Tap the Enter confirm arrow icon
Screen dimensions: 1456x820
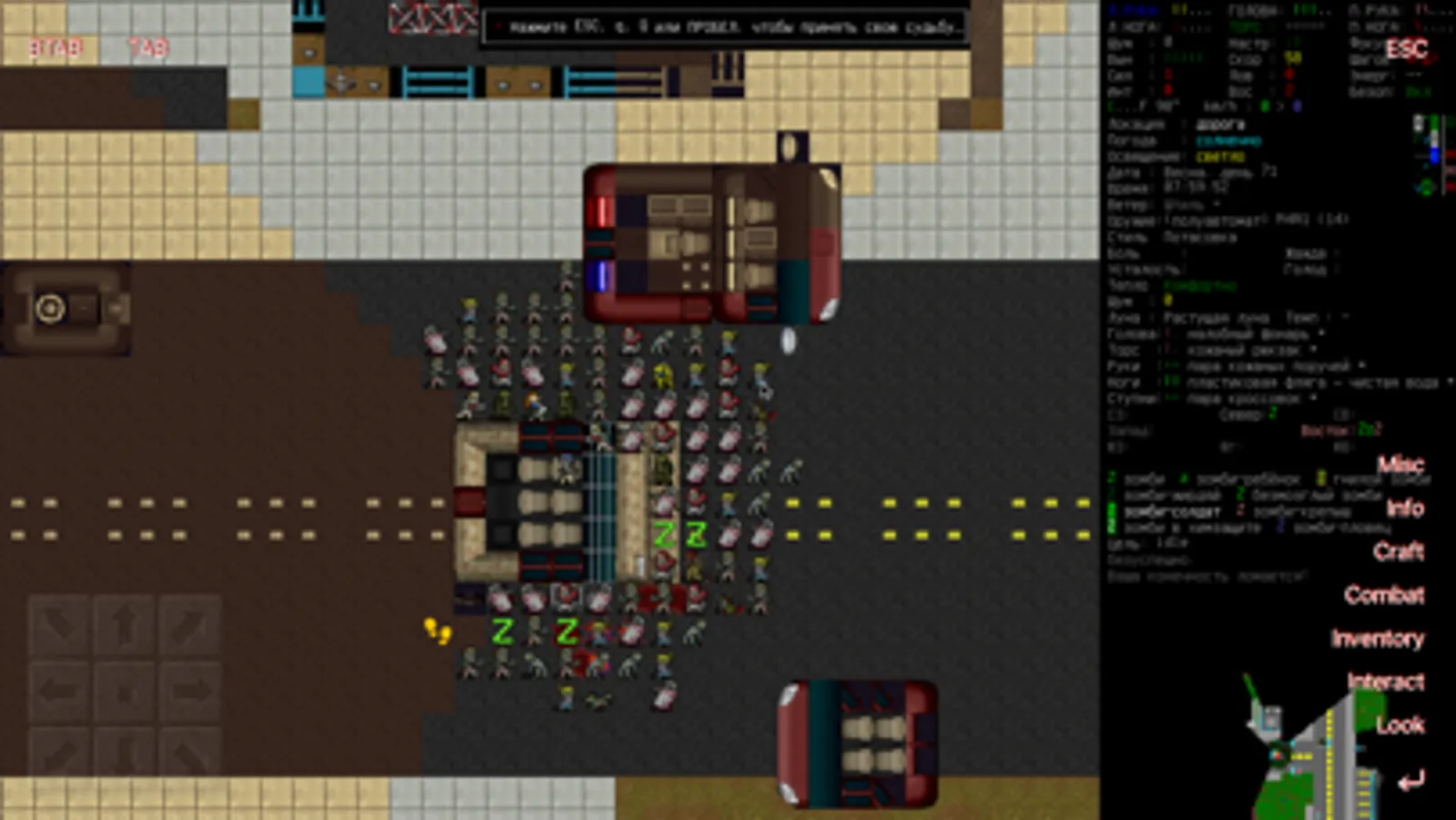[1411, 779]
